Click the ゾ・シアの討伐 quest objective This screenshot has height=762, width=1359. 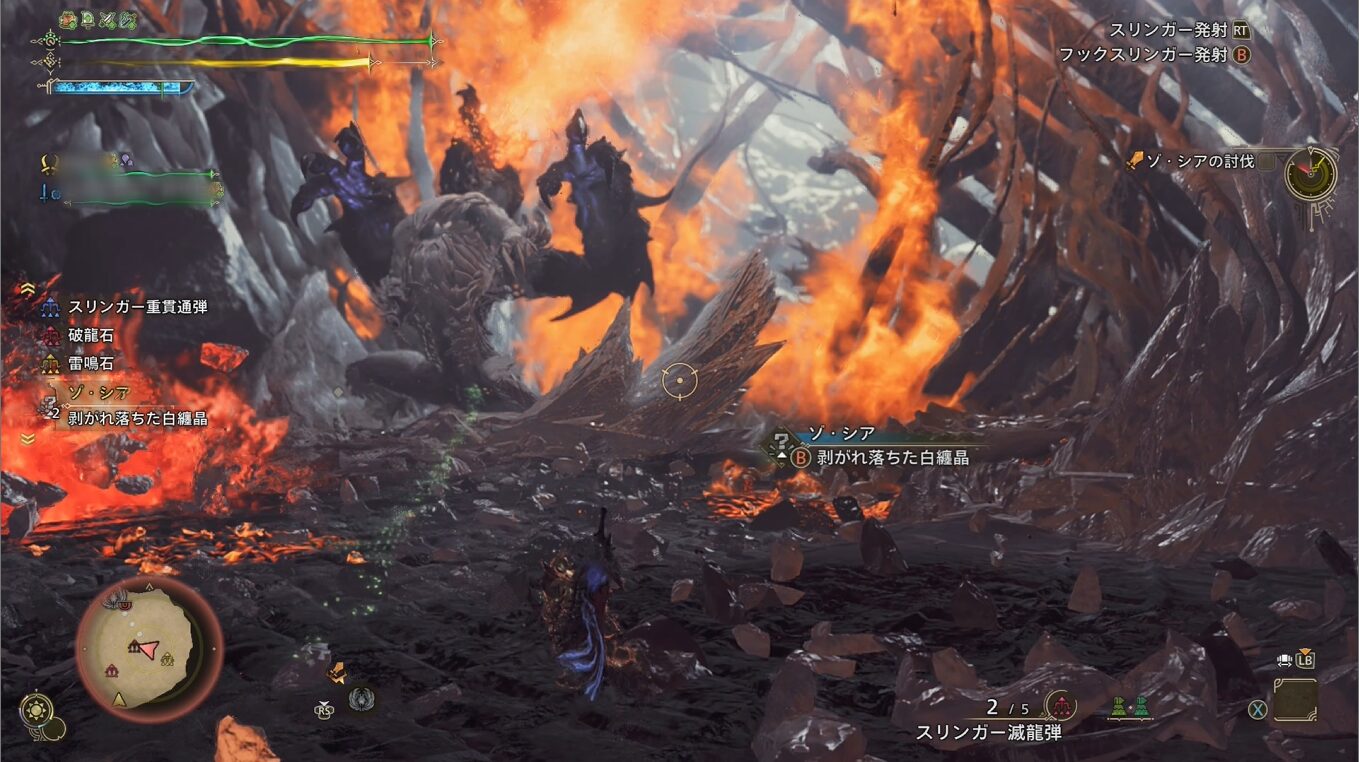[x=1198, y=160]
